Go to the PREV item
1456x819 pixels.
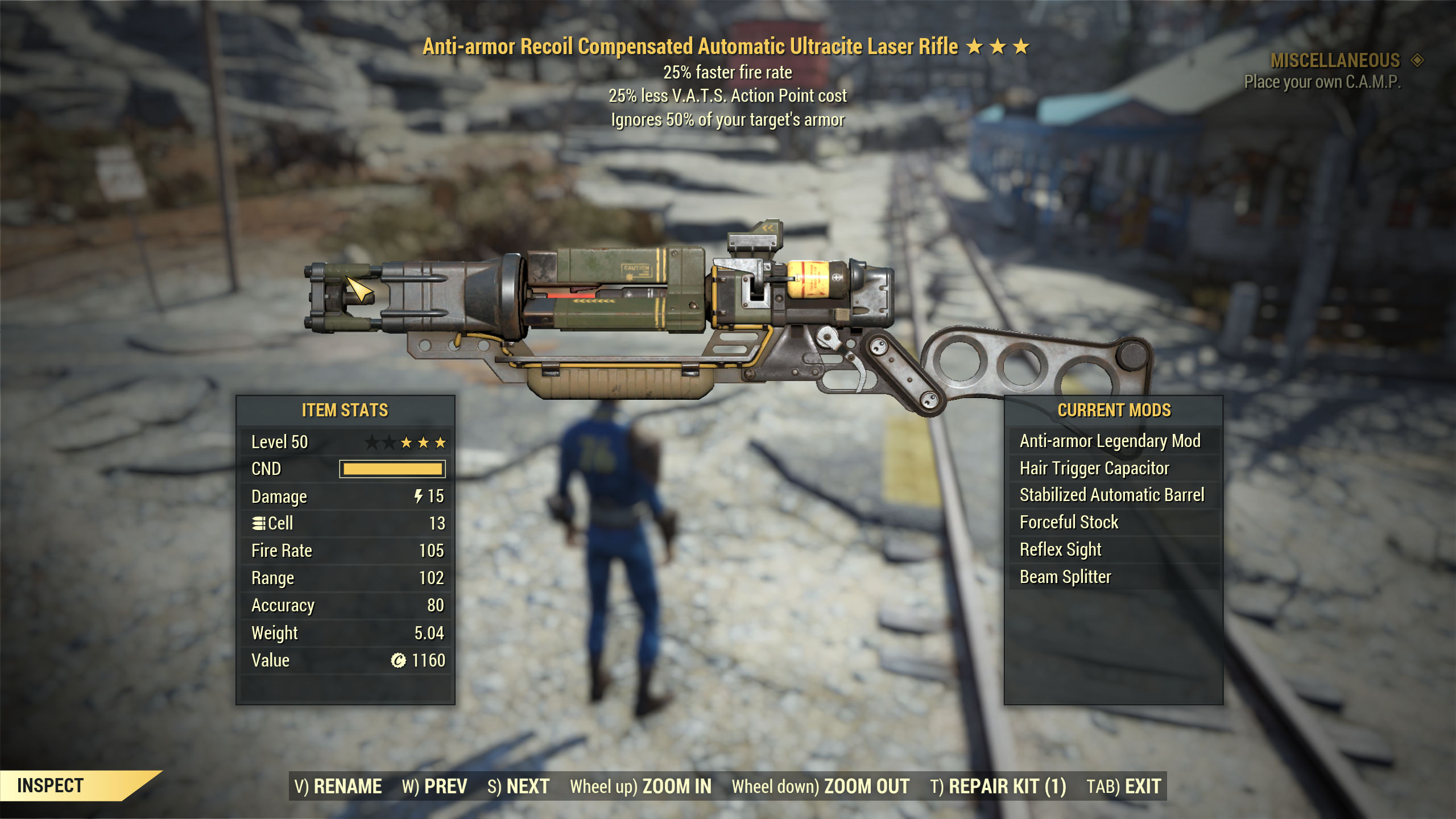coord(435,787)
